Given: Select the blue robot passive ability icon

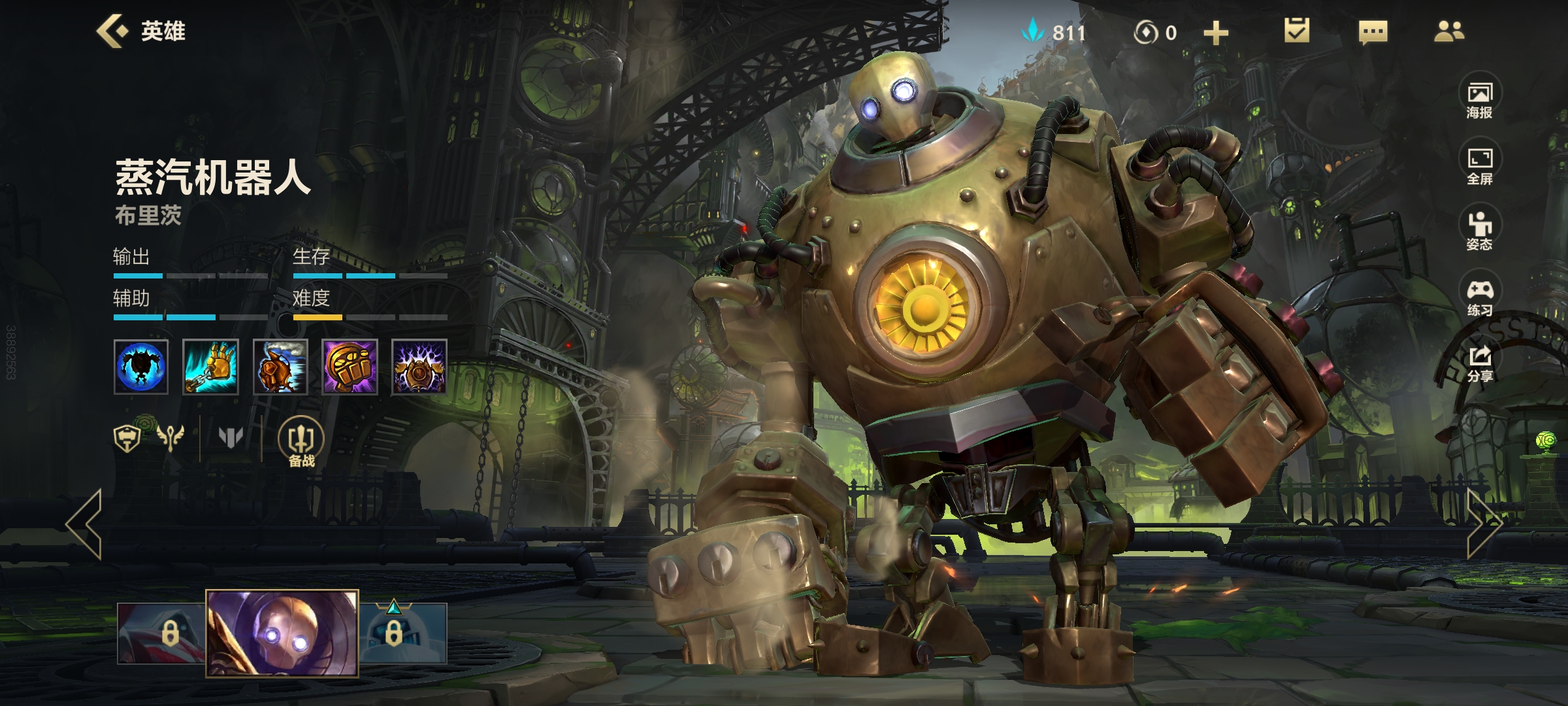Looking at the screenshot, I should pos(141,366).
